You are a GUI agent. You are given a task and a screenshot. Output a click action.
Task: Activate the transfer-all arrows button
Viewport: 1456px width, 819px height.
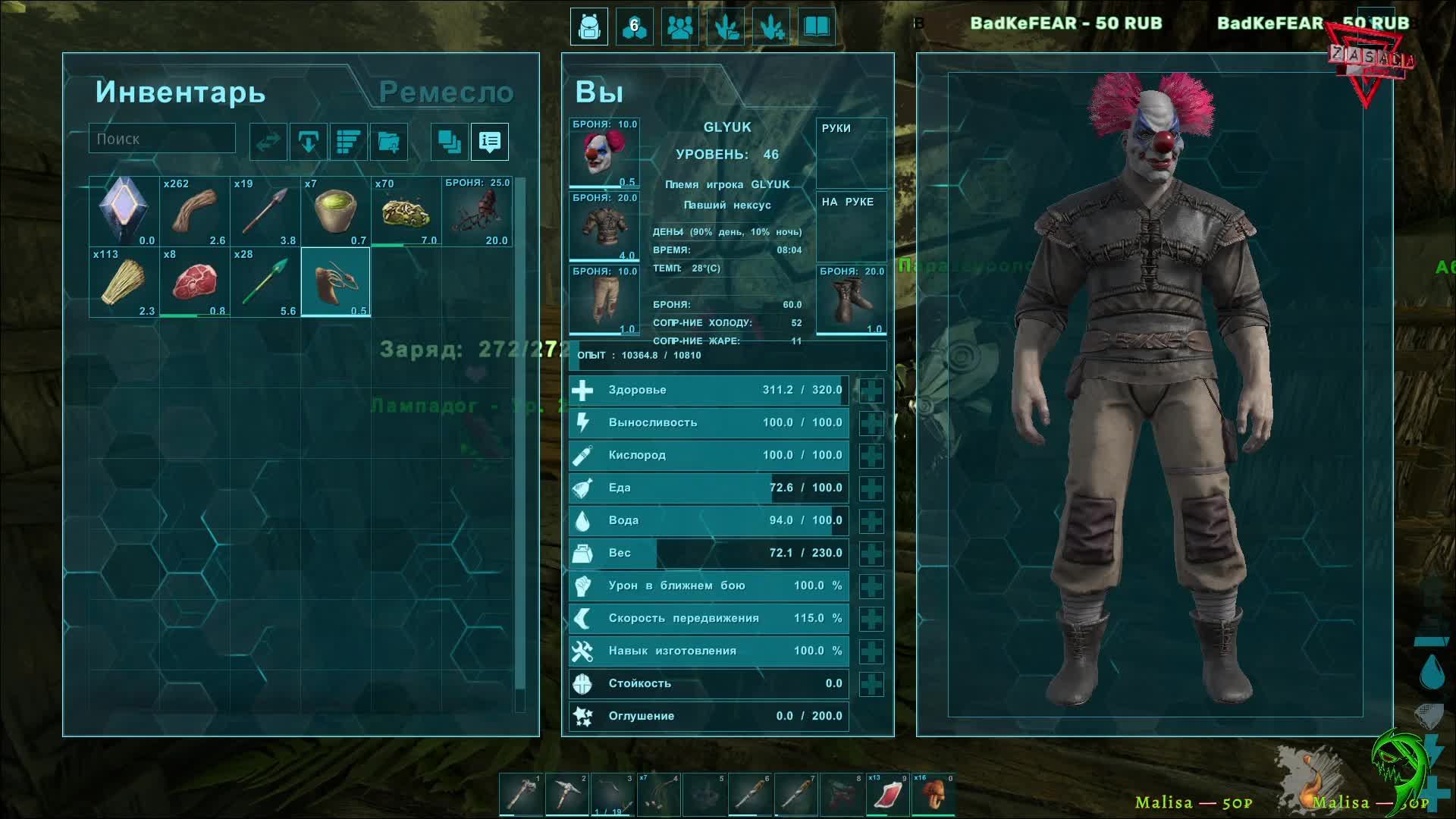click(268, 142)
